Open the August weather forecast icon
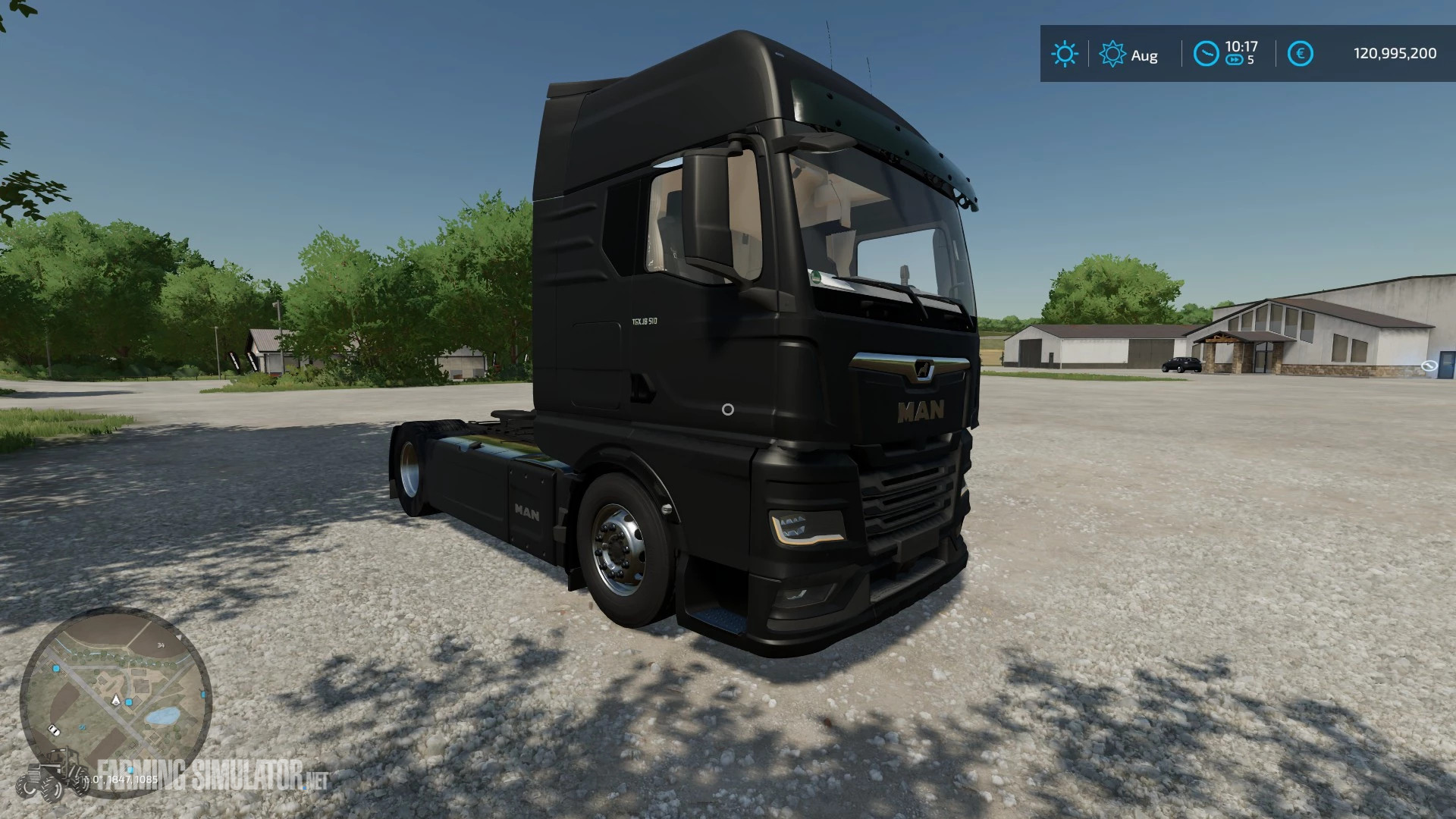 tap(1112, 52)
